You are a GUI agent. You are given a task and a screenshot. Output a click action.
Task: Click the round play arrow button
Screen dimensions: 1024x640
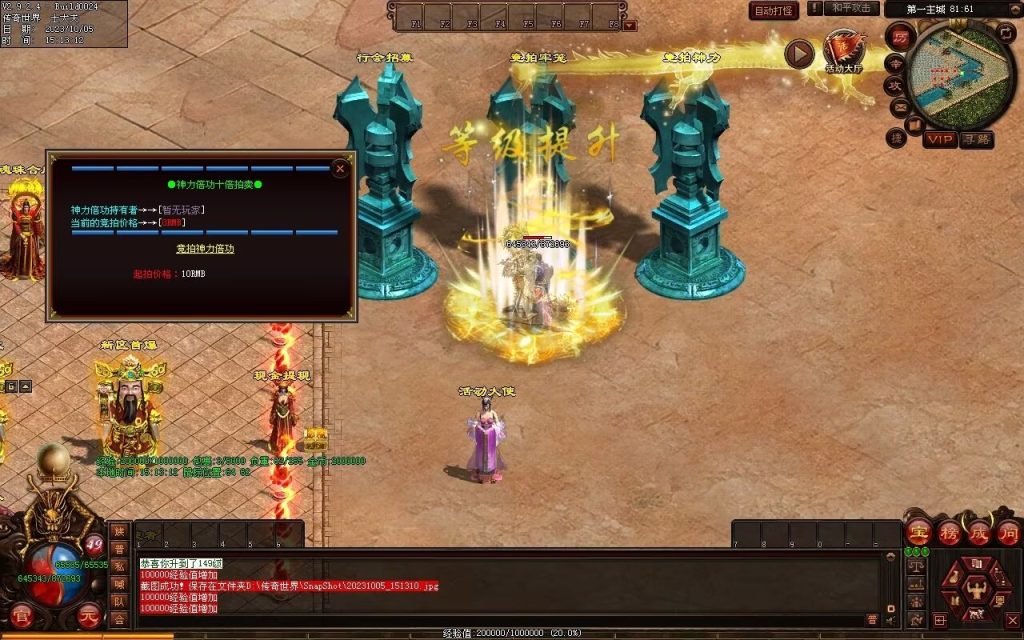798,53
